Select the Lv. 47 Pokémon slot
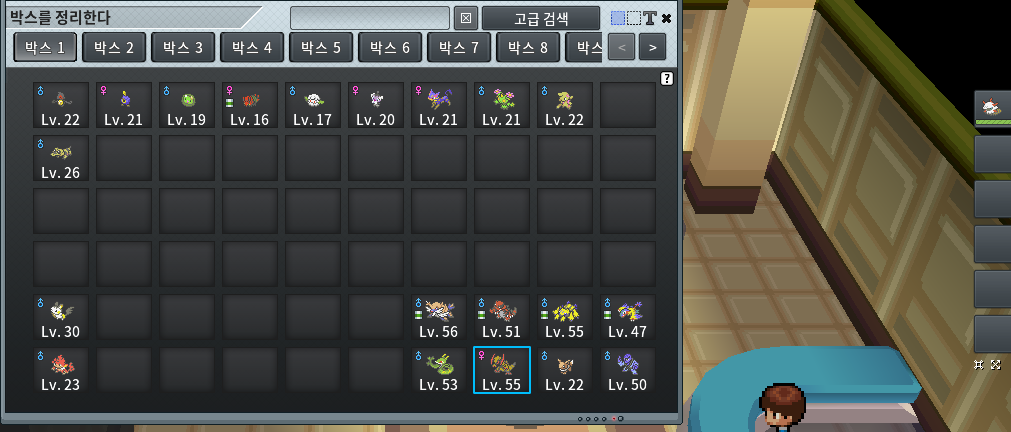Image resolution: width=1011 pixels, height=432 pixels. coord(628,317)
